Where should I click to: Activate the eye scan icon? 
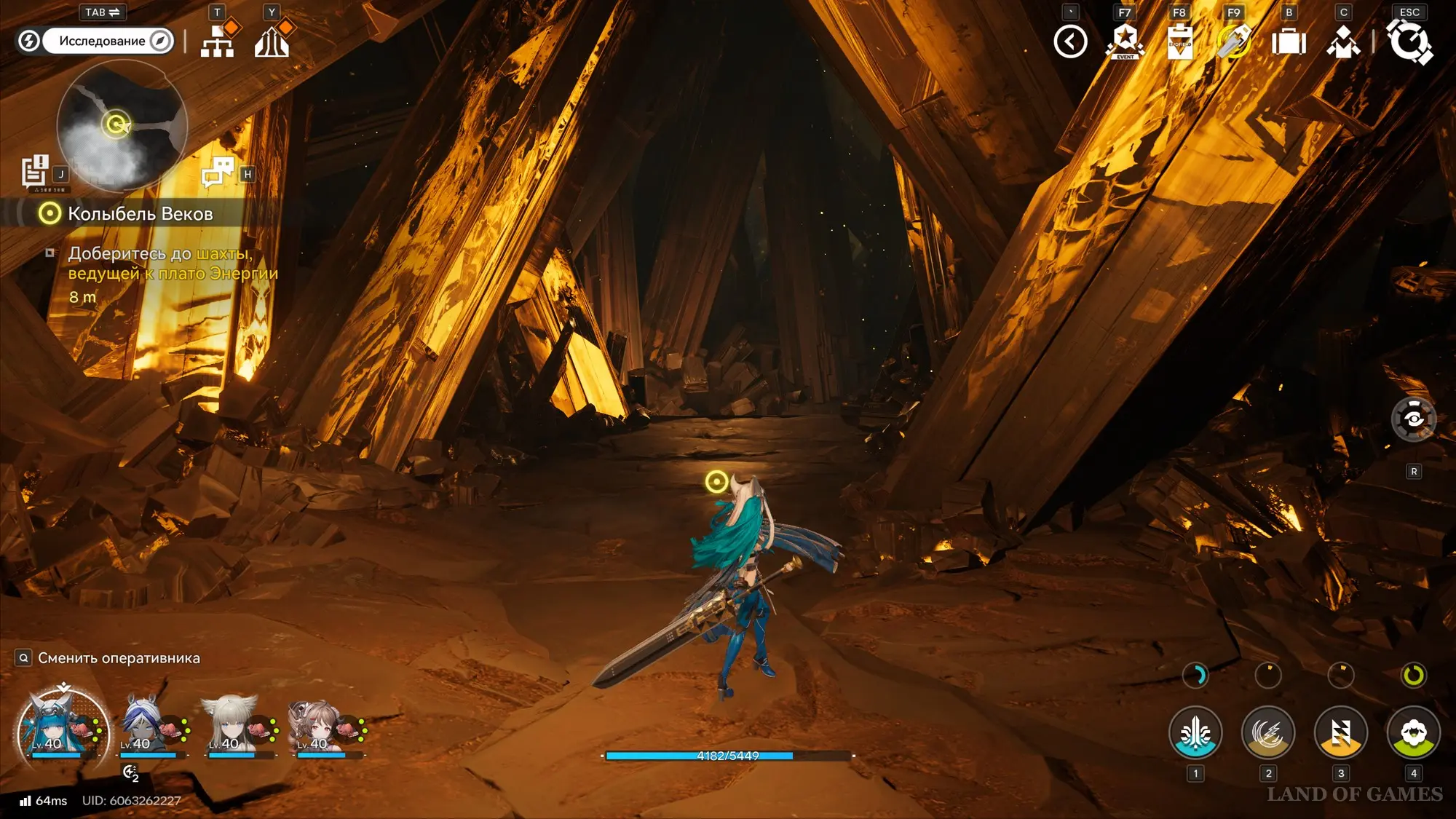(1413, 419)
